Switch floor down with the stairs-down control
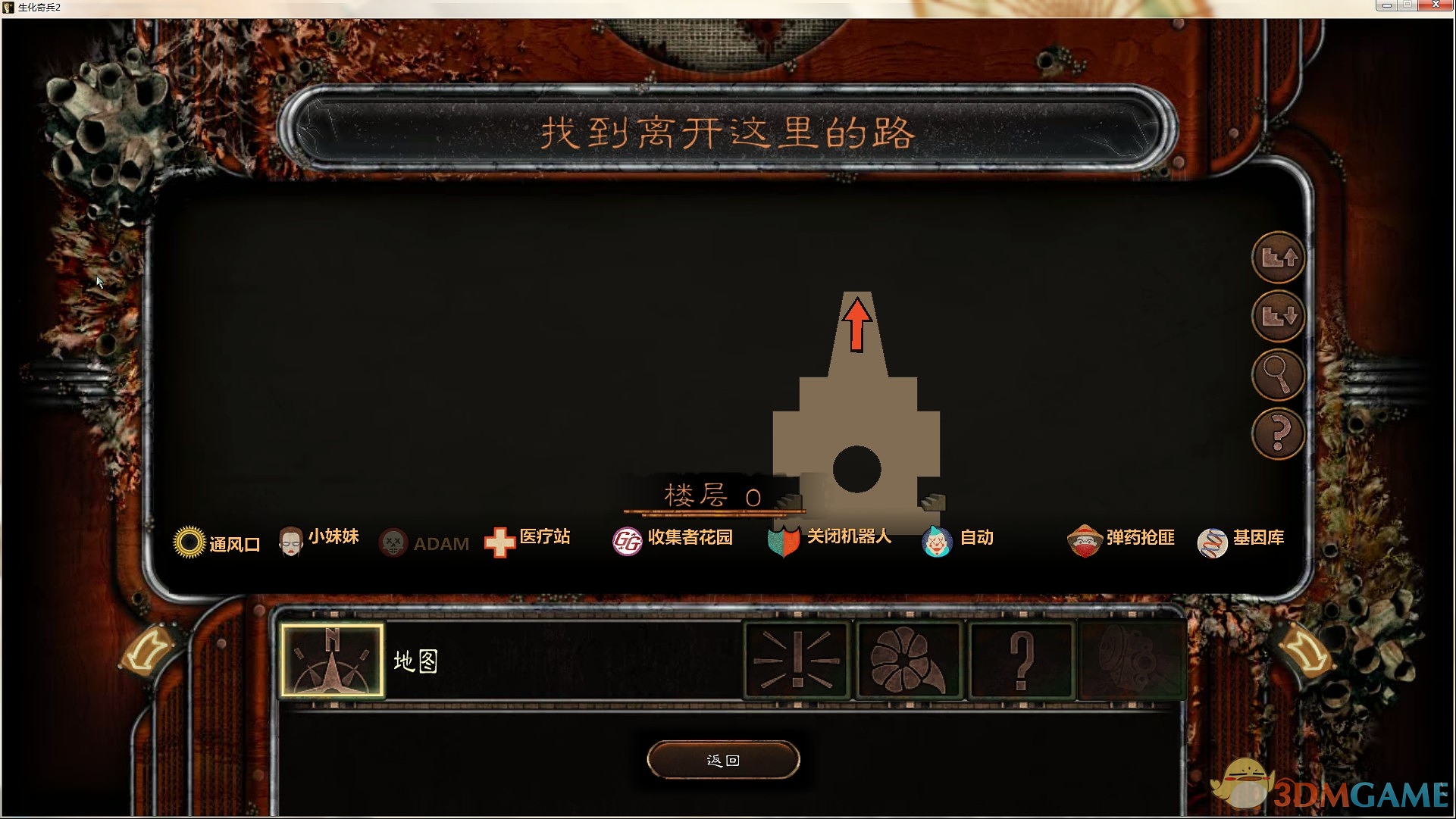1456x819 pixels. click(x=1278, y=317)
